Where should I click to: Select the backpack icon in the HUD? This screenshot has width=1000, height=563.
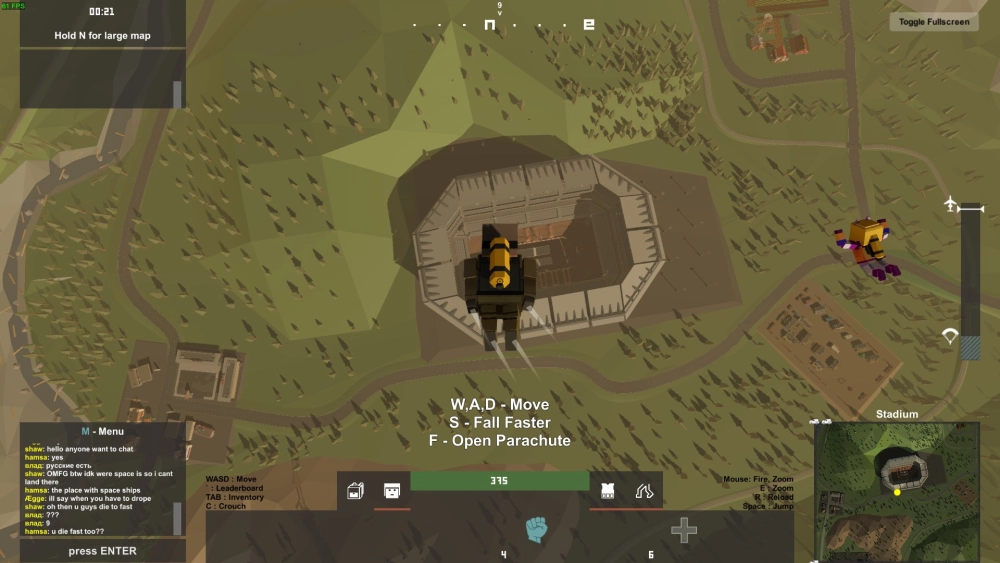click(355, 491)
